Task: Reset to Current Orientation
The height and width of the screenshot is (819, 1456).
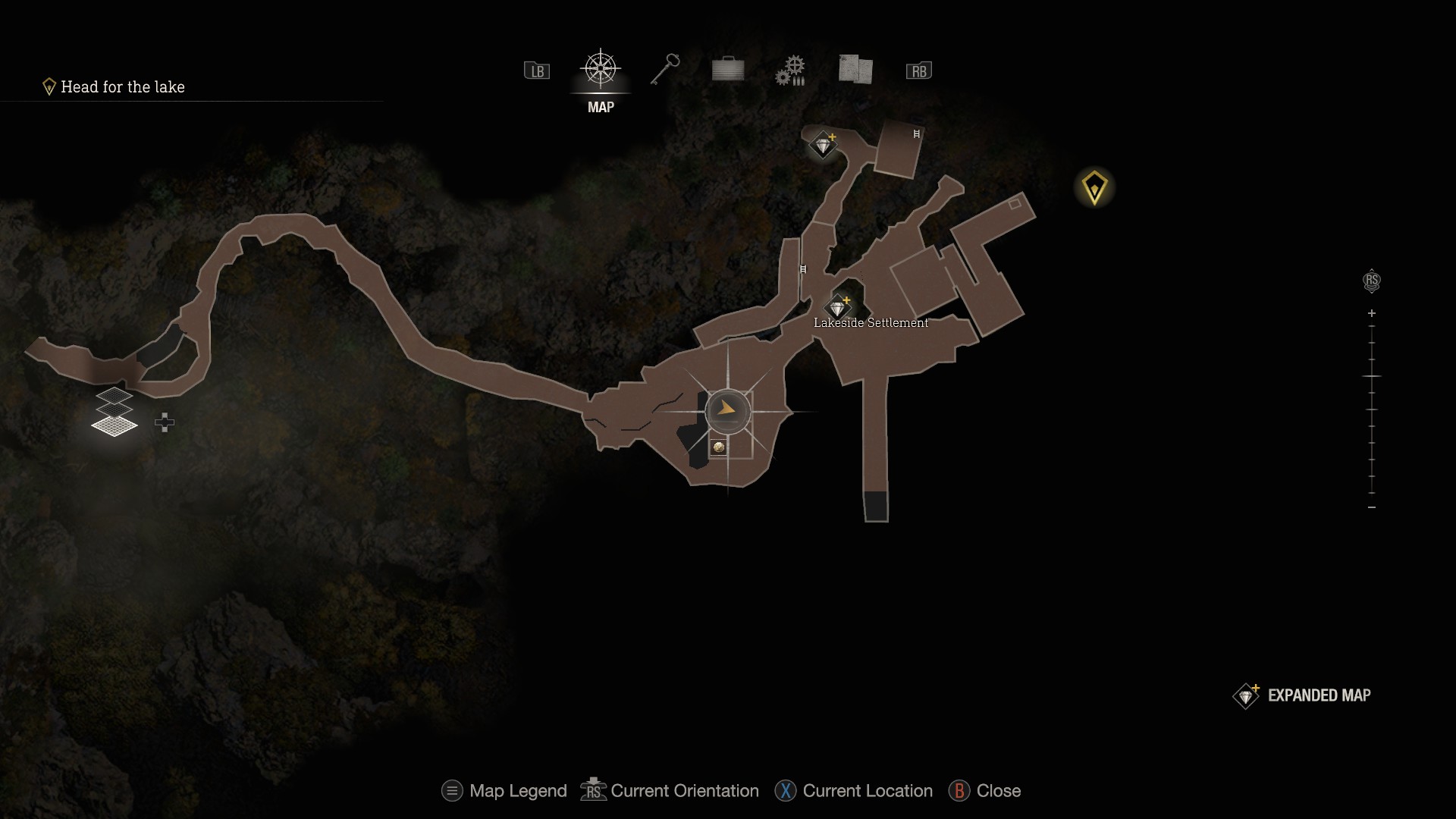Action: click(670, 791)
